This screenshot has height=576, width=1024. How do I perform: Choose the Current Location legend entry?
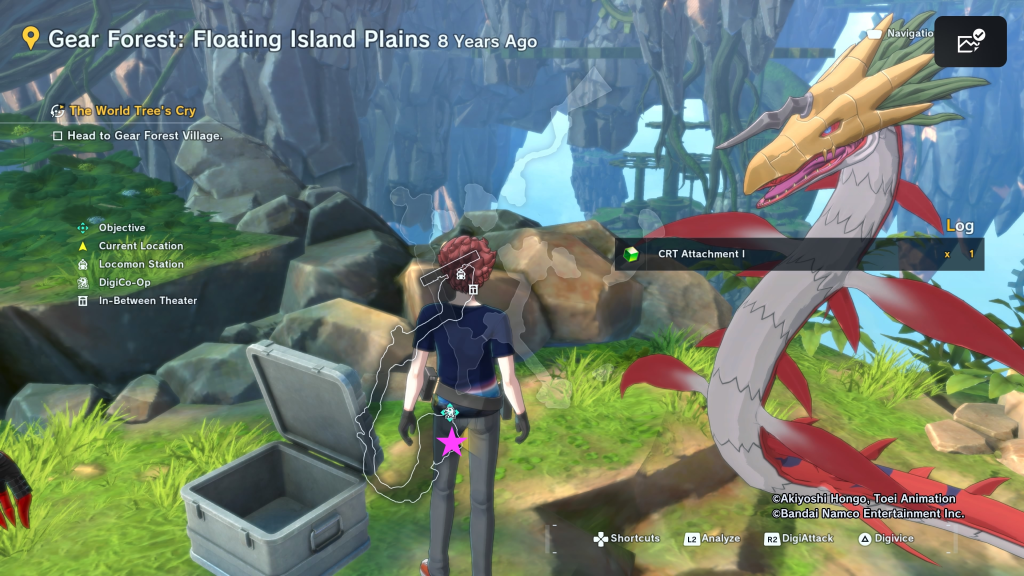(140, 246)
